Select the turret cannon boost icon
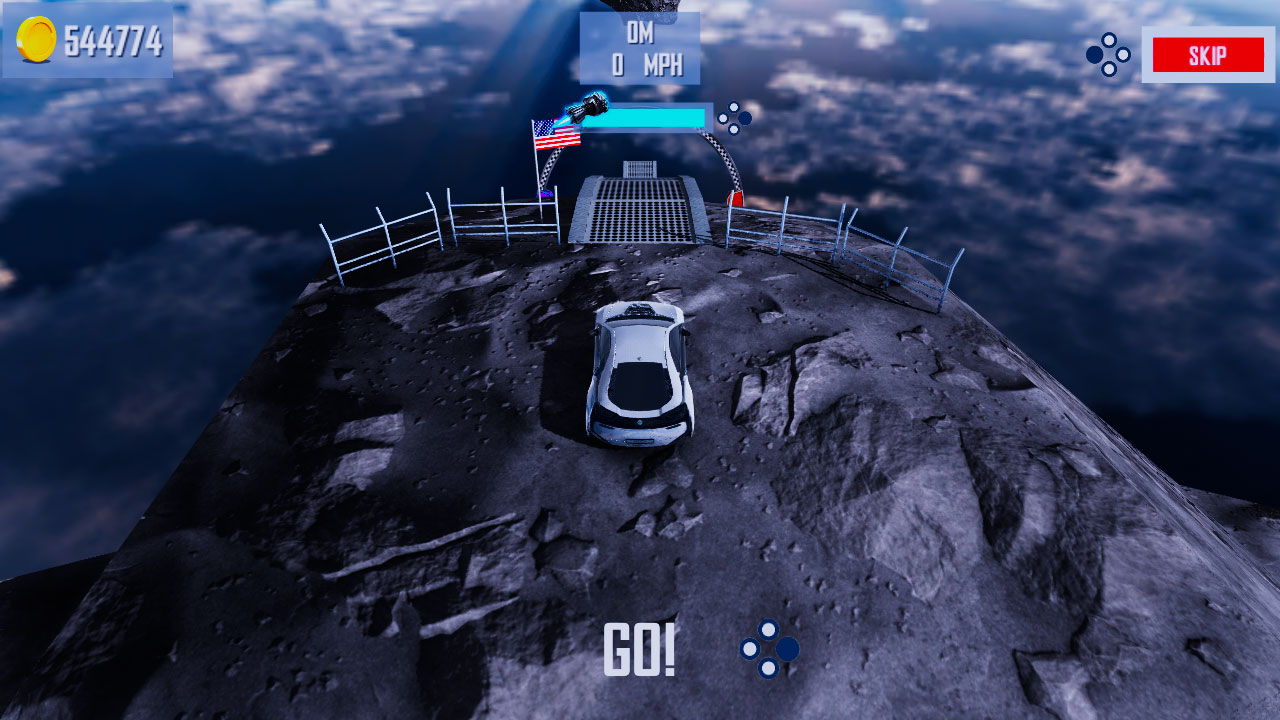The width and height of the screenshot is (1280, 720). tap(590, 106)
